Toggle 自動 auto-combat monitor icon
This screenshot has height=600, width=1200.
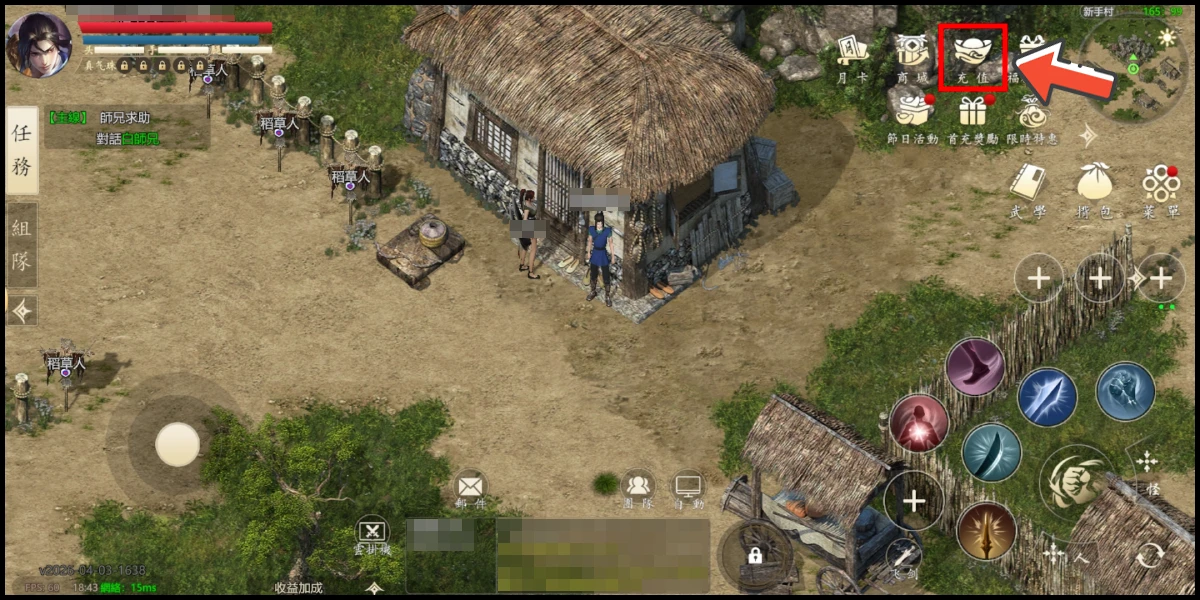click(x=688, y=487)
